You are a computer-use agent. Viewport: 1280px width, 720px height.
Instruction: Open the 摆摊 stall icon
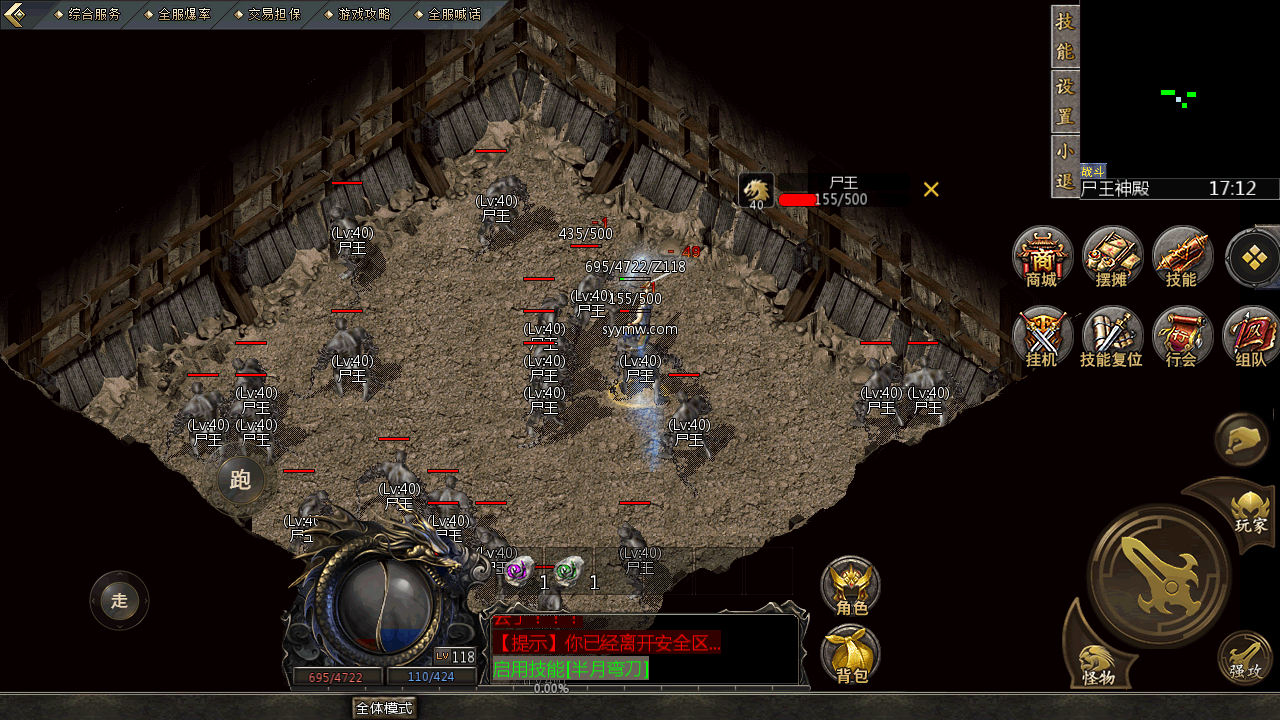[1112, 256]
